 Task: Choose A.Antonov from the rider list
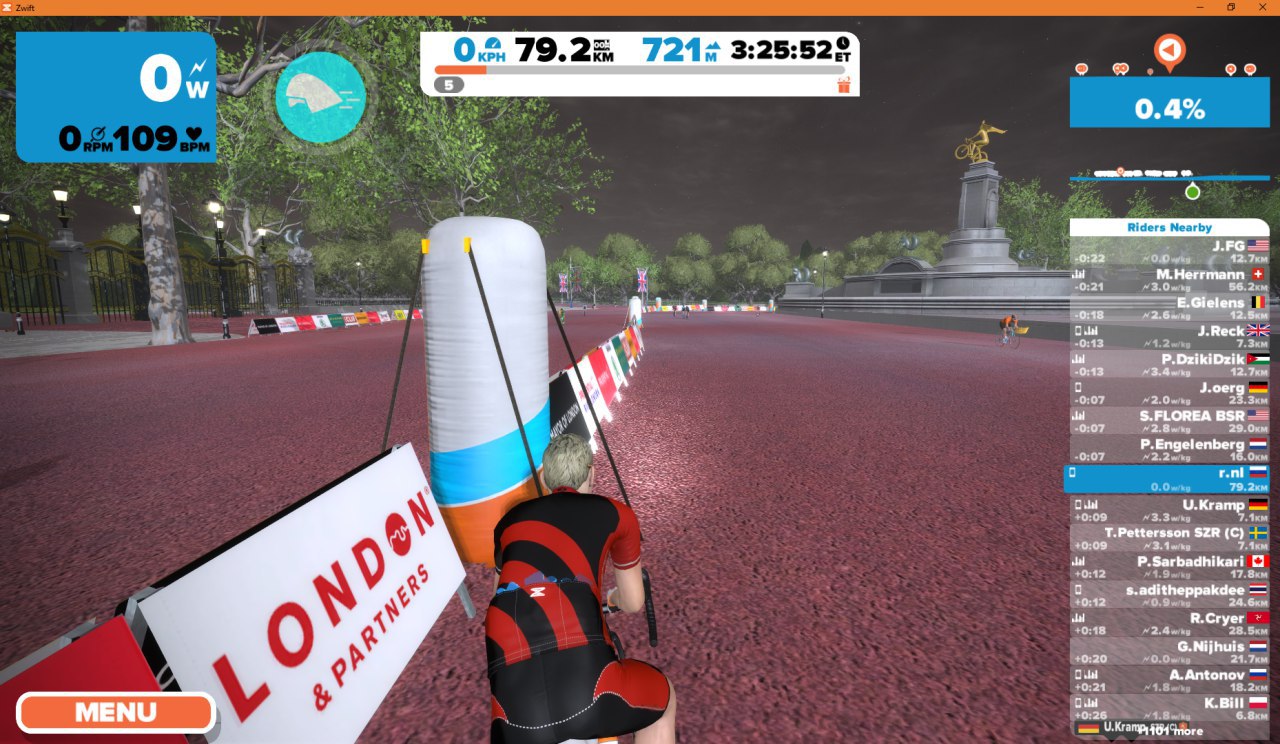point(1169,681)
